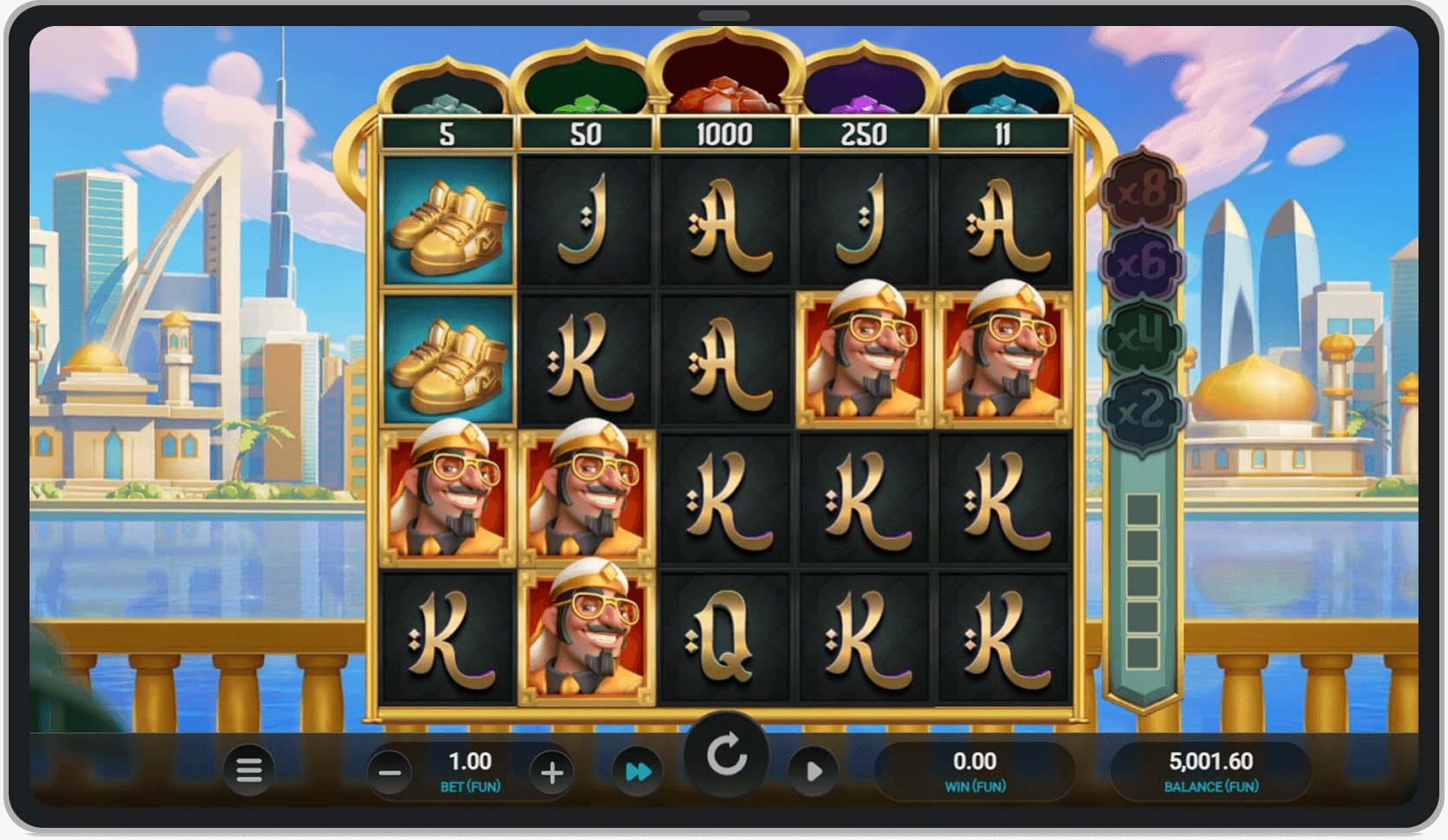The width and height of the screenshot is (1448, 840).
Task: Increase the bet with the plus button
Action: click(x=554, y=771)
